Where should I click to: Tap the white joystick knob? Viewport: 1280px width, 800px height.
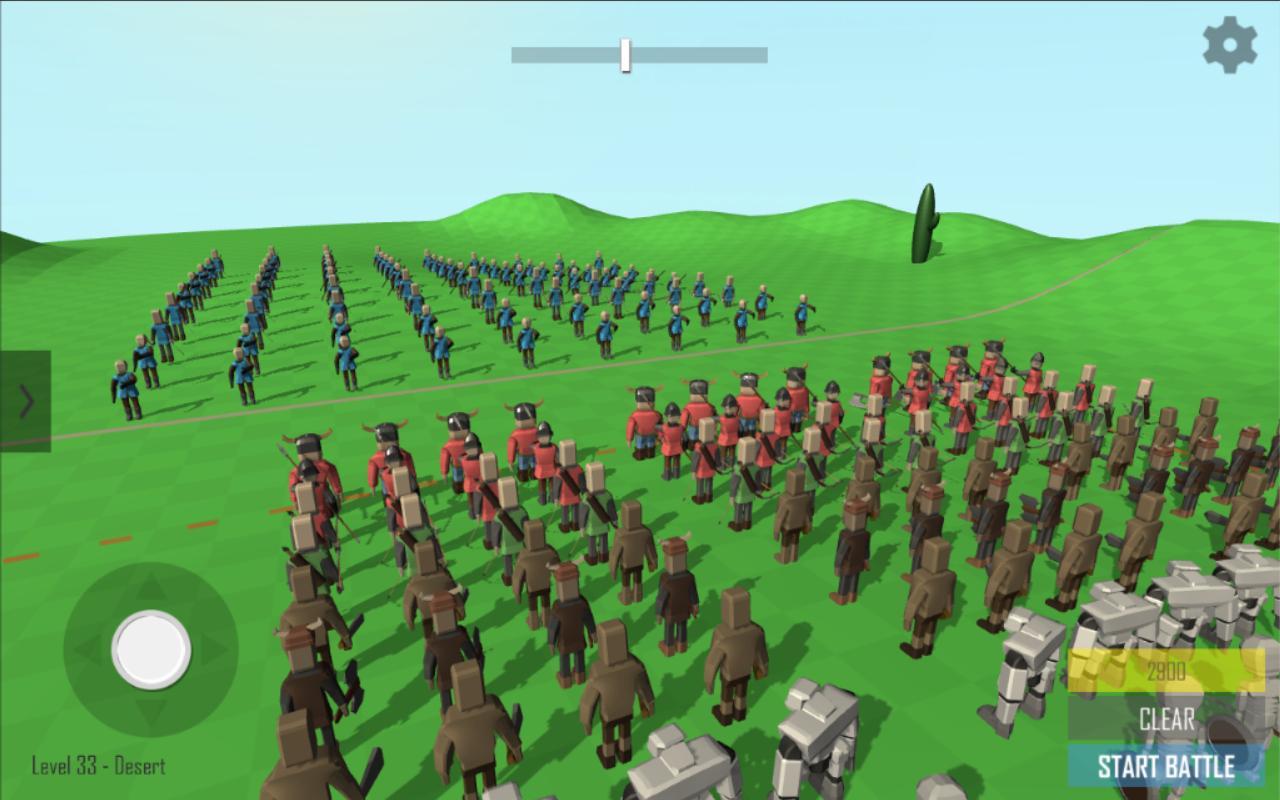pos(150,650)
